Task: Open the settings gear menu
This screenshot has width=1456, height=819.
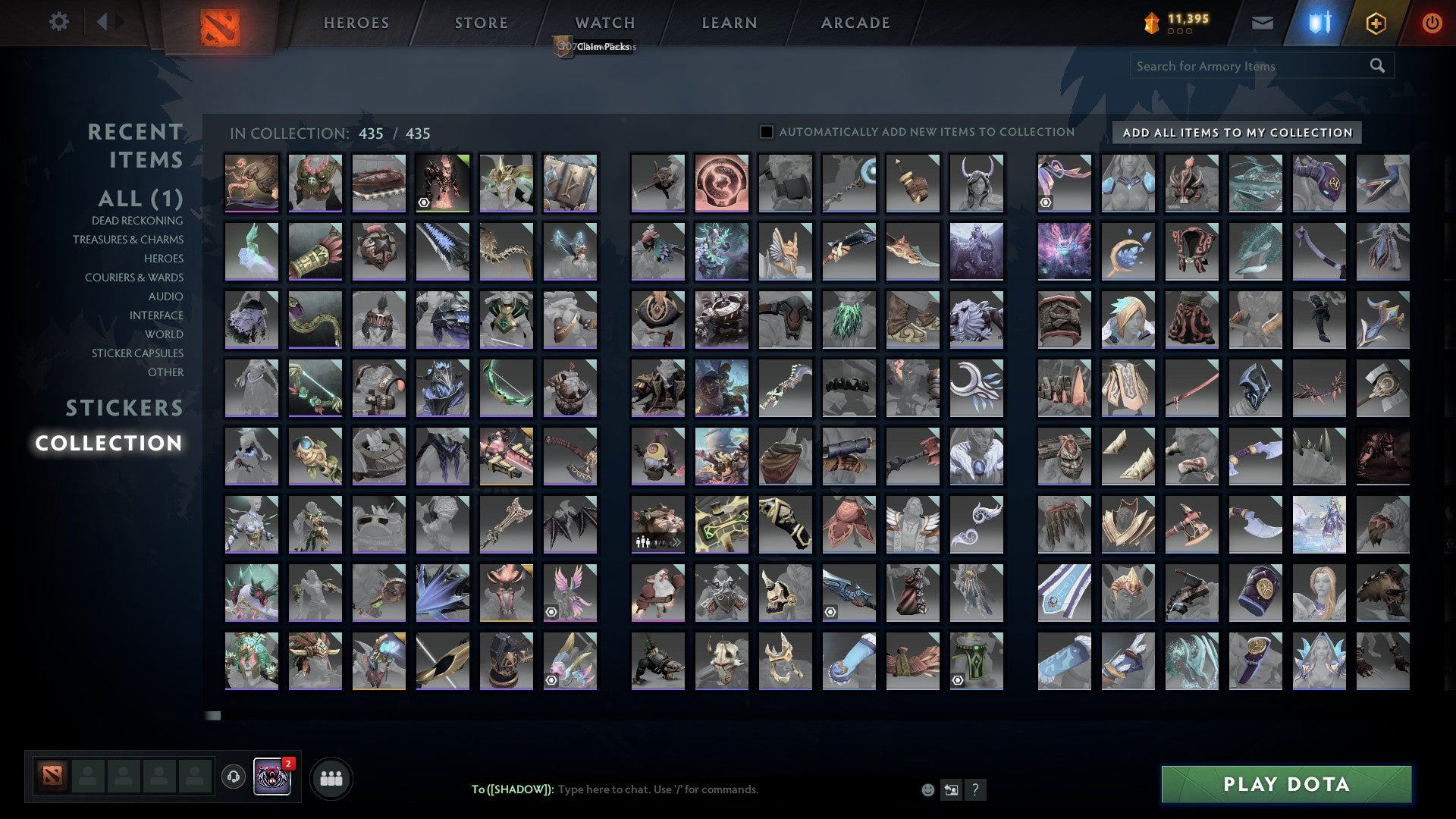Action: pyautogui.click(x=59, y=22)
